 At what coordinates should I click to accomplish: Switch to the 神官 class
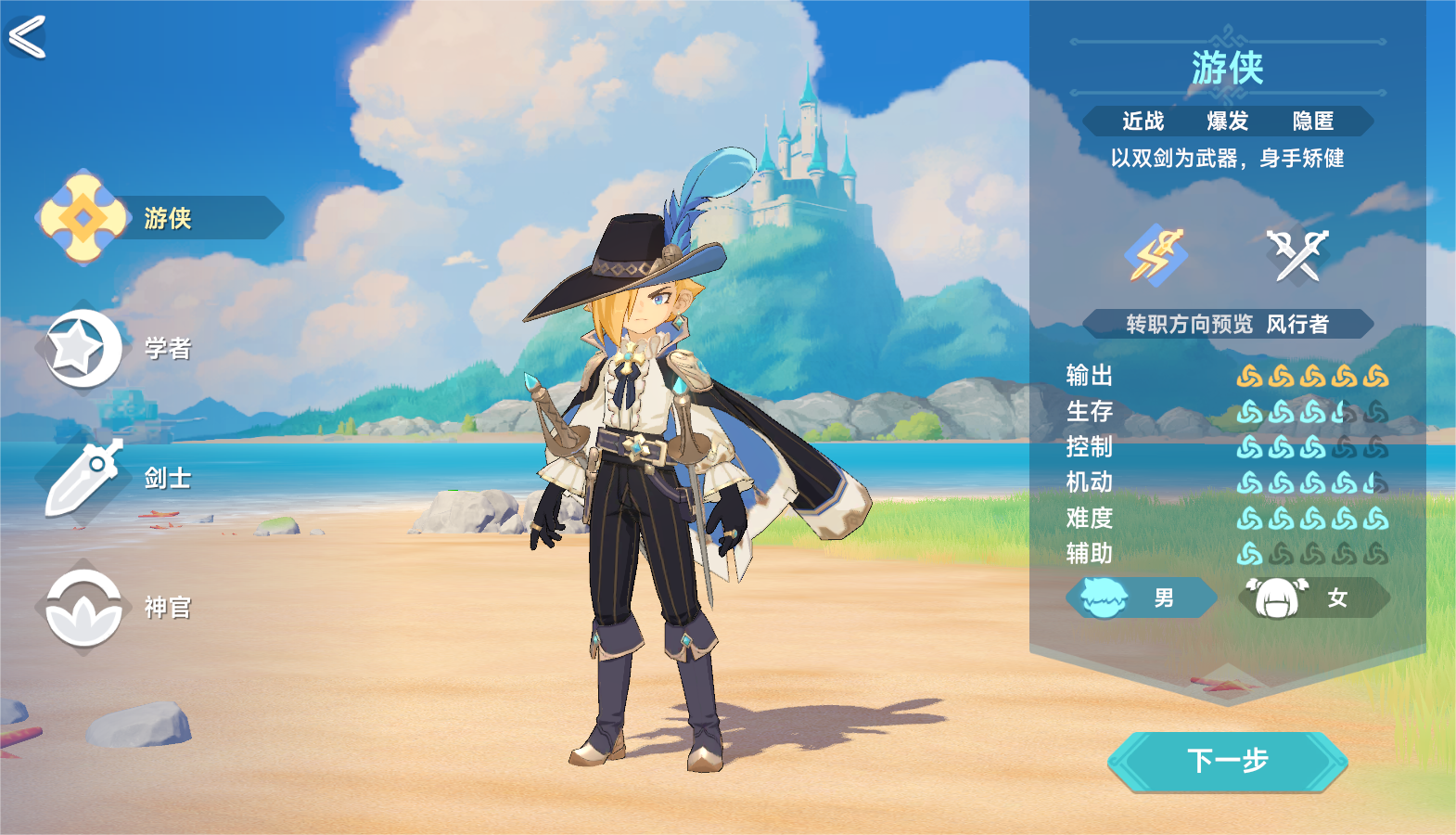(x=116, y=608)
